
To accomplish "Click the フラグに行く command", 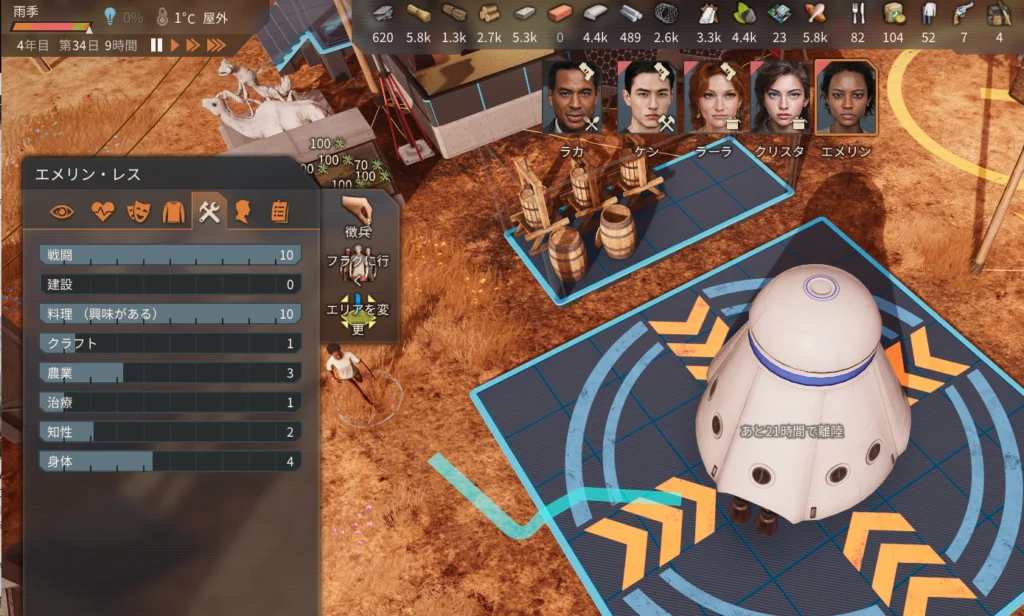I will [x=358, y=268].
